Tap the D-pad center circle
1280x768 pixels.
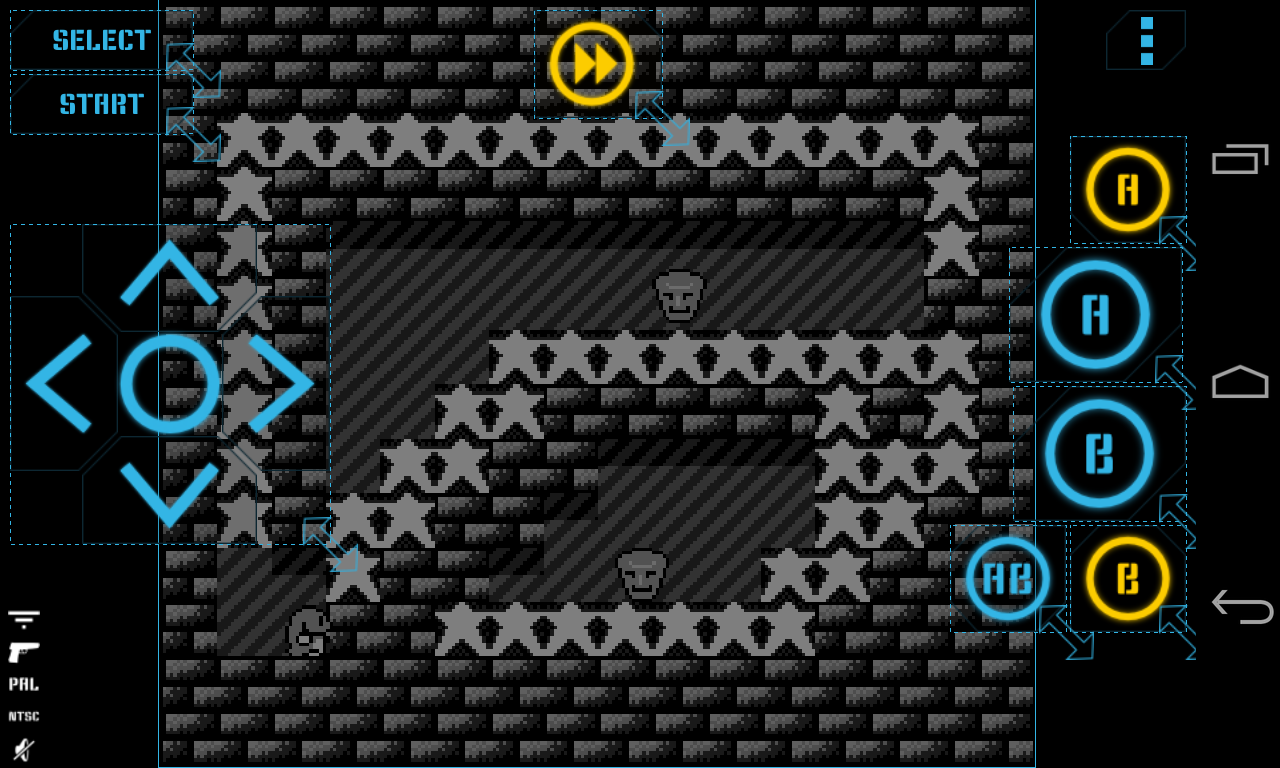pos(170,382)
